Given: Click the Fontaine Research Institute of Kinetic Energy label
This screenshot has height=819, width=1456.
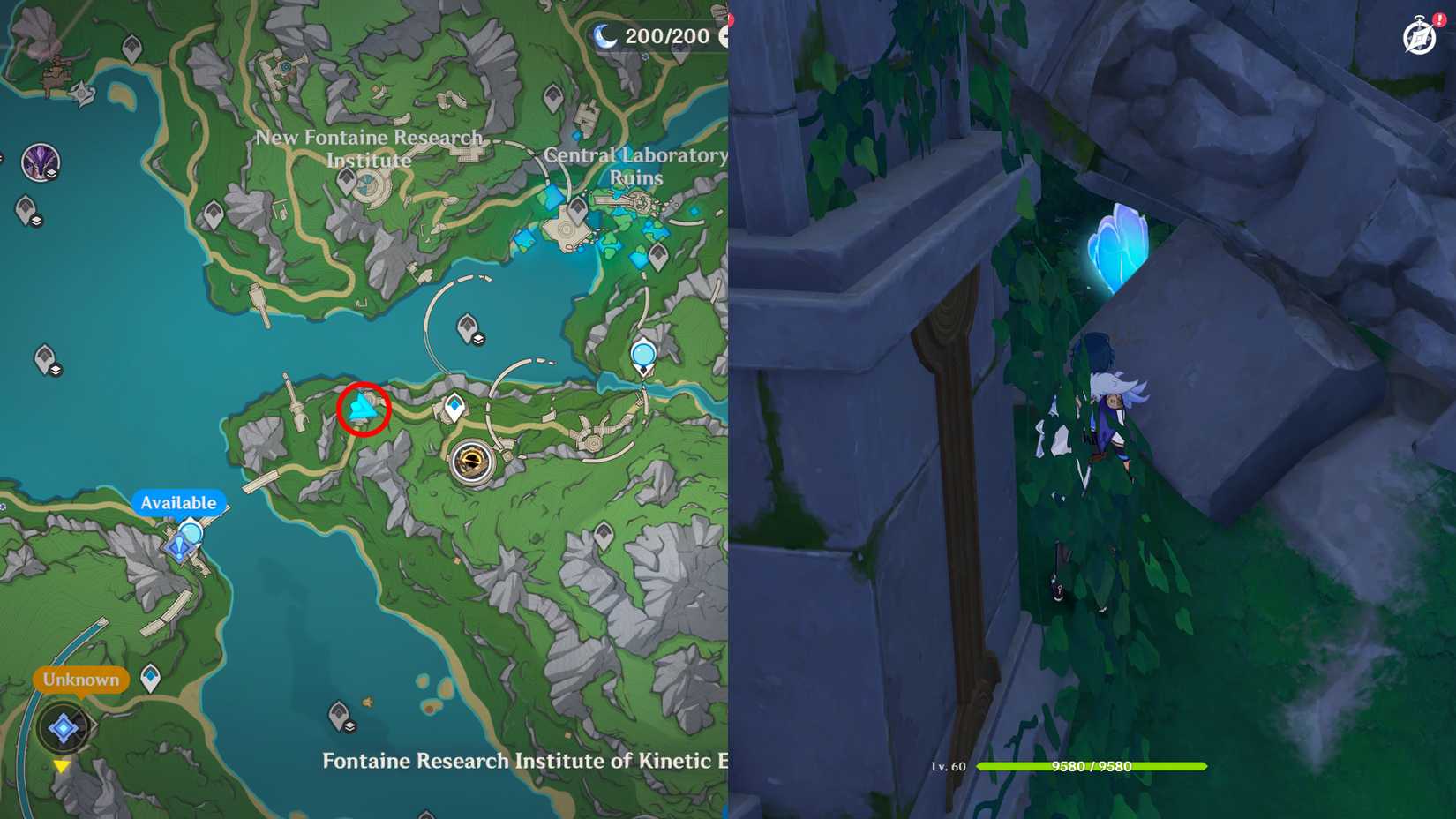Looking at the screenshot, I should click(x=521, y=760).
